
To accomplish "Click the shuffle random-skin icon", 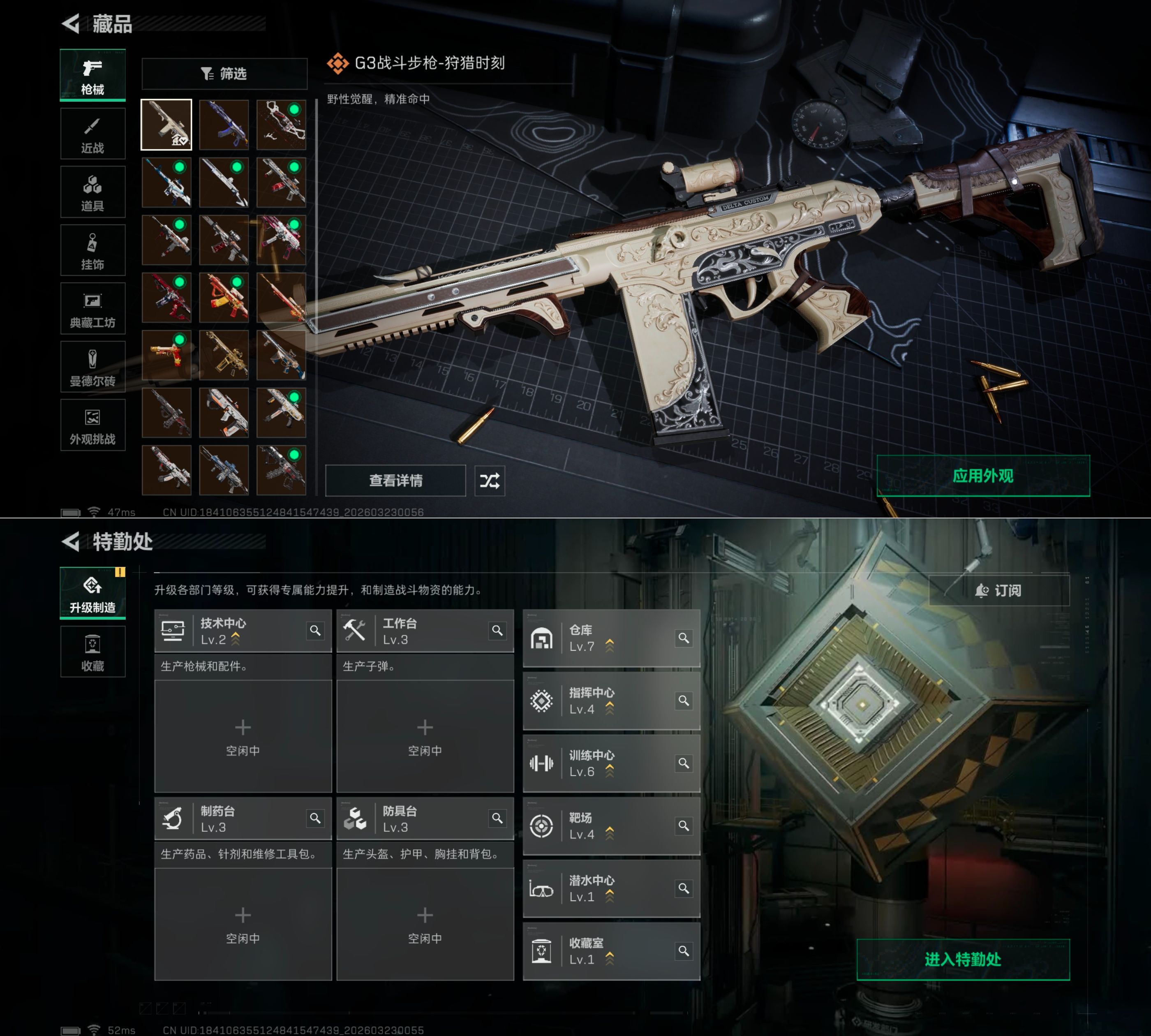I will pyautogui.click(x=490, y=481).
